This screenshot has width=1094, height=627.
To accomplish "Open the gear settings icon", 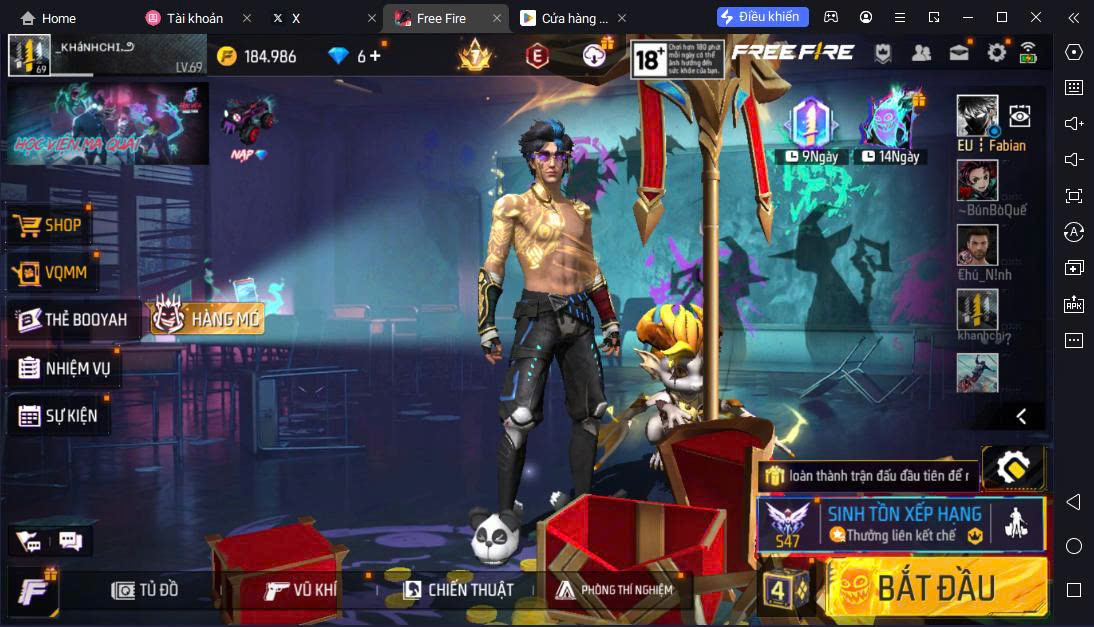I will pyautogui.click(x=996, y=54).
